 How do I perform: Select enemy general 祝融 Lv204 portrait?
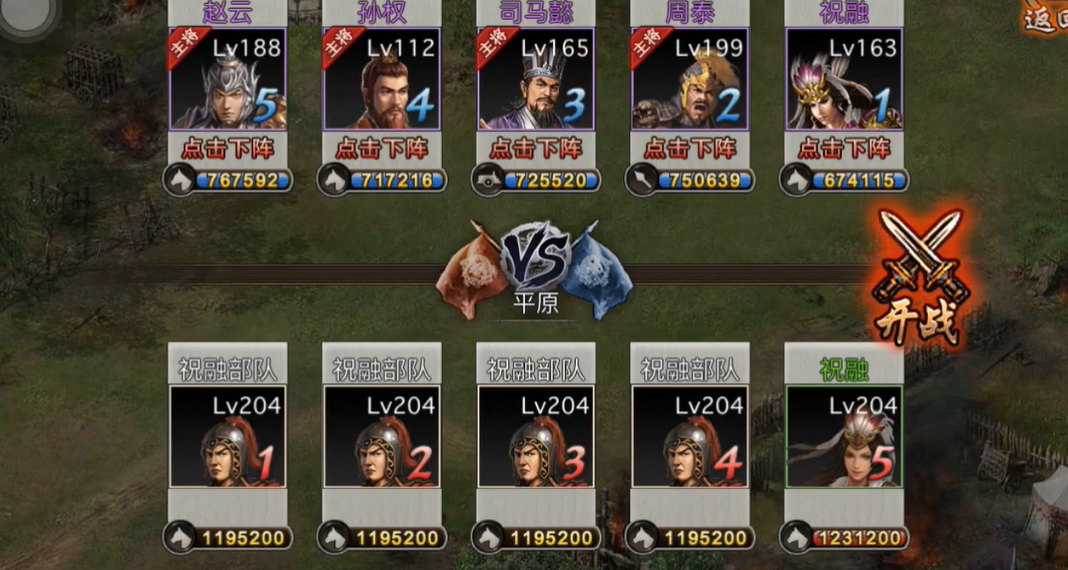(x=844, y=437)
